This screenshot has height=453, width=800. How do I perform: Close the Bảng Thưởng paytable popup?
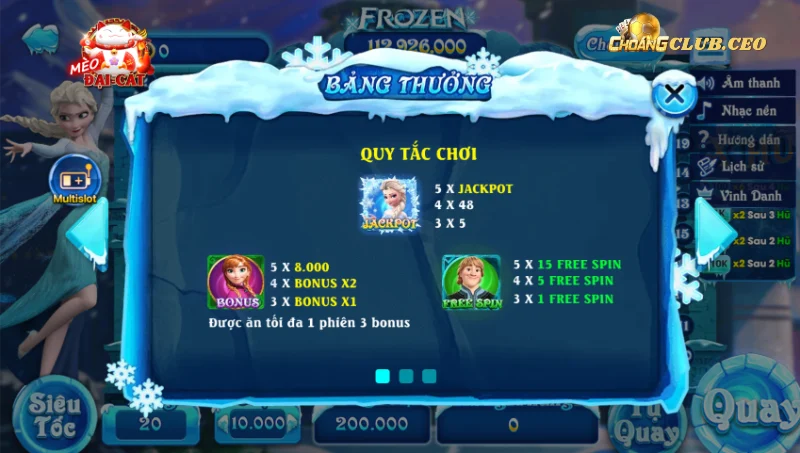674,96
